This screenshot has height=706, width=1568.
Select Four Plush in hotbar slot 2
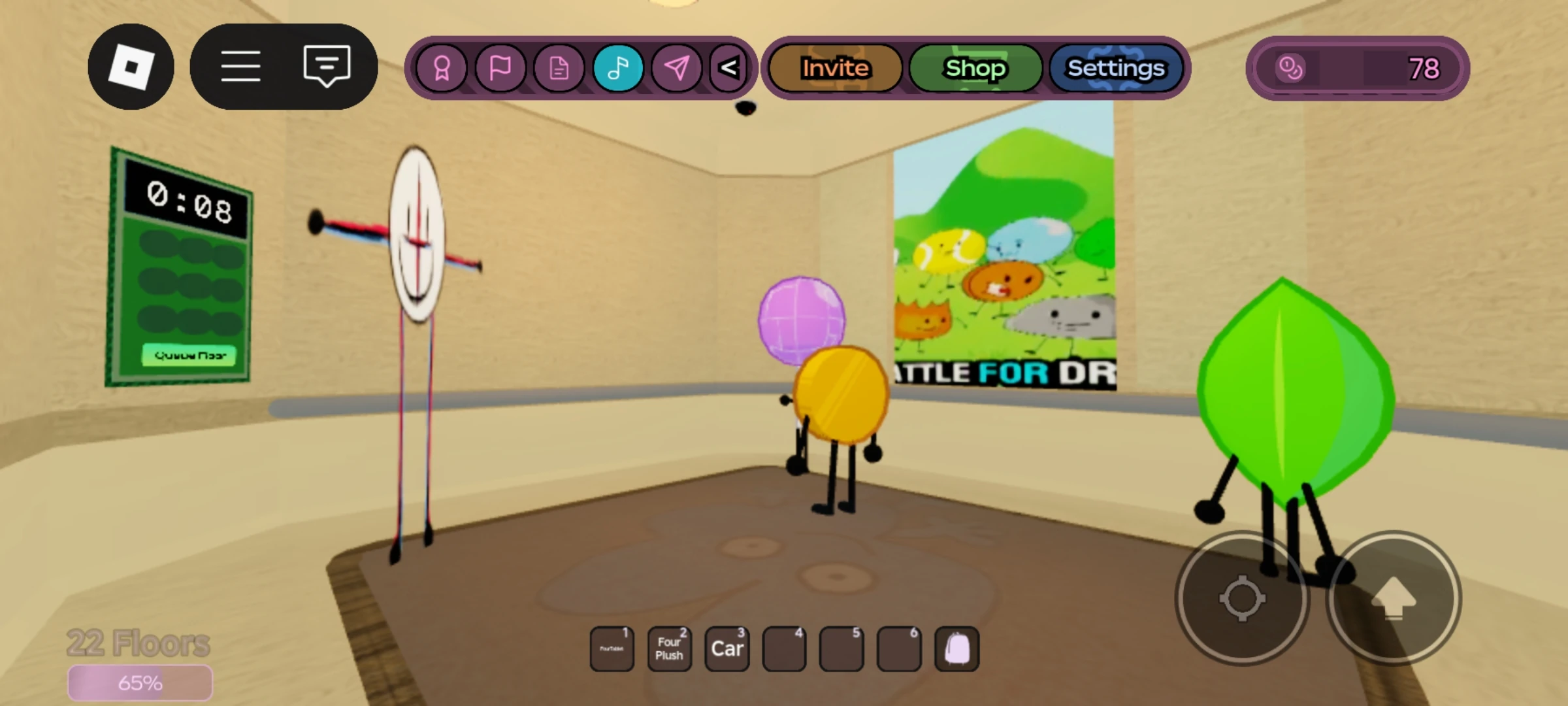669,648
